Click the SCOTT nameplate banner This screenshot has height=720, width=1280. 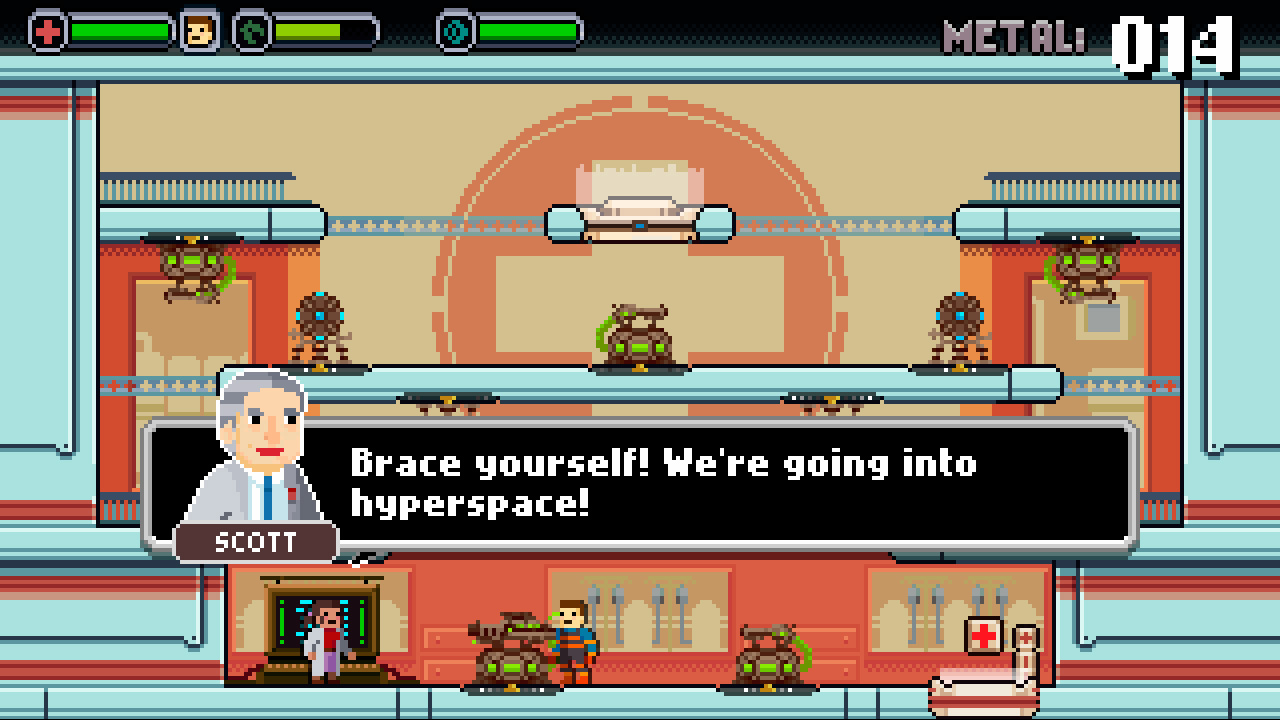[x=255, y=543]
